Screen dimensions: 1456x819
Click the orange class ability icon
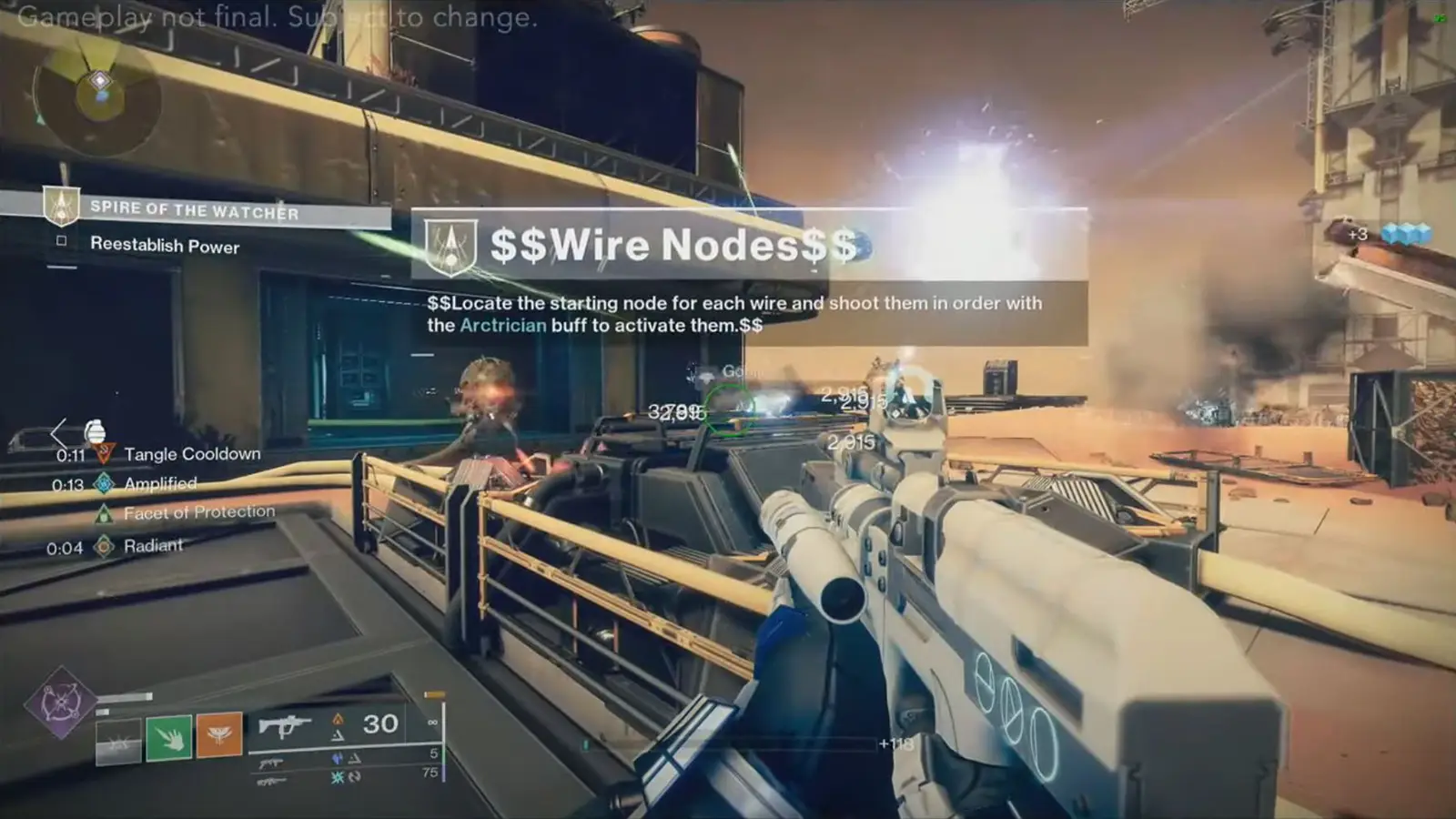pos(218,737)
